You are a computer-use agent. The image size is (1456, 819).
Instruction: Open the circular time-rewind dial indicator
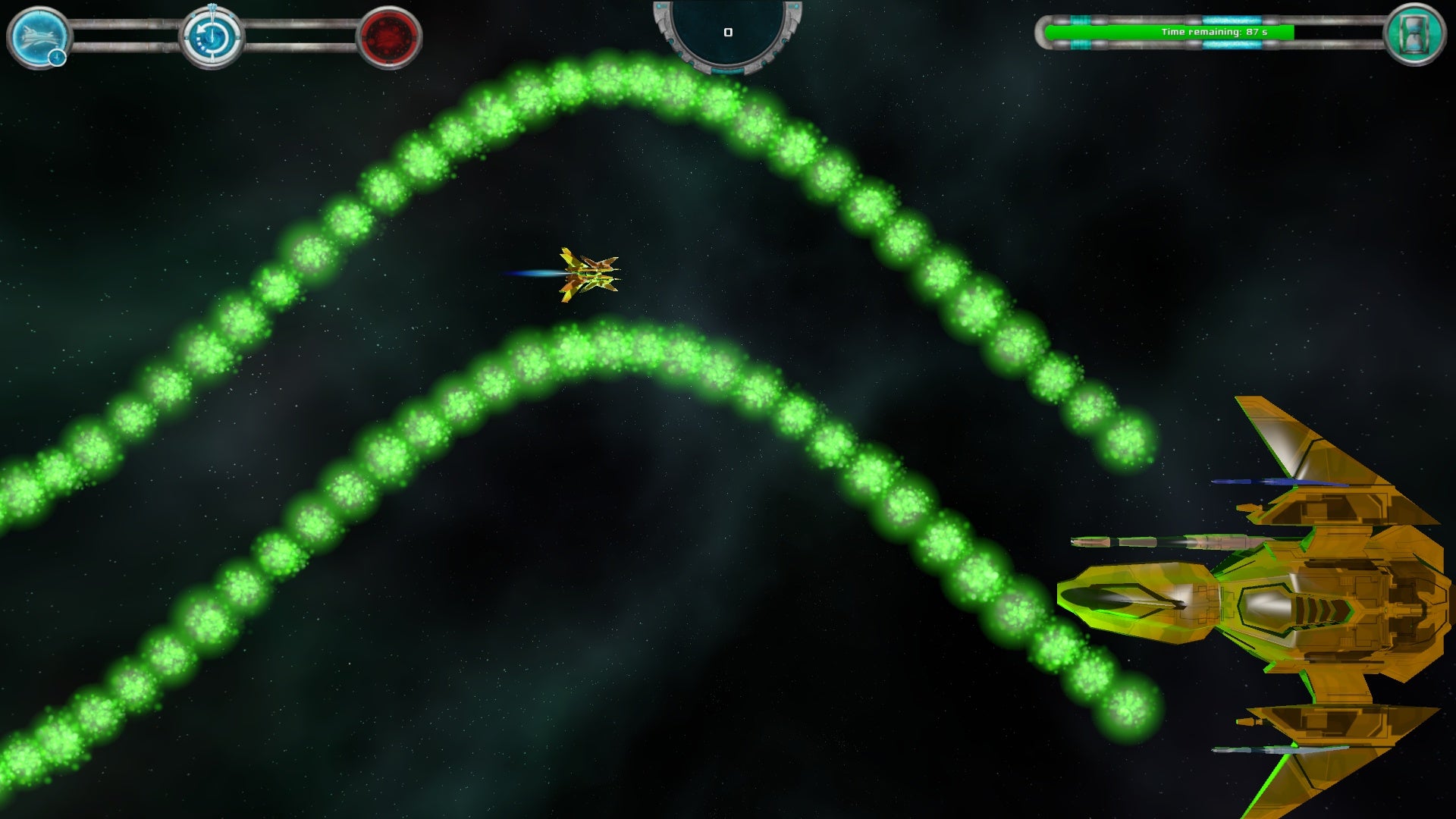click(212, 36)
